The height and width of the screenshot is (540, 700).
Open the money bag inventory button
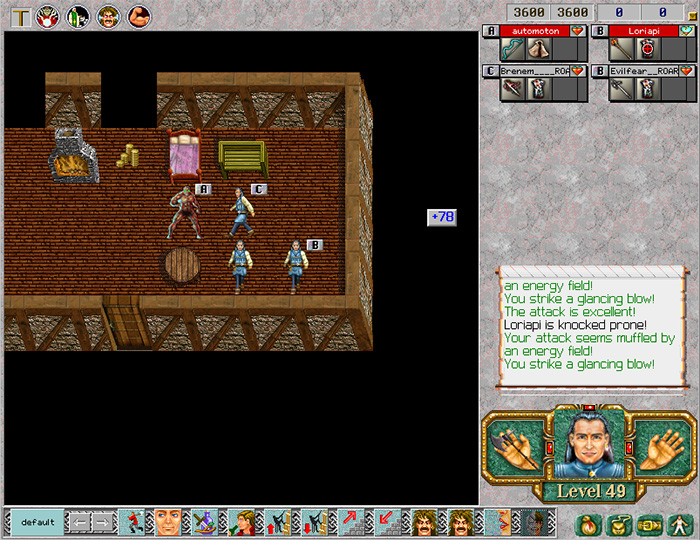(587, 522)
